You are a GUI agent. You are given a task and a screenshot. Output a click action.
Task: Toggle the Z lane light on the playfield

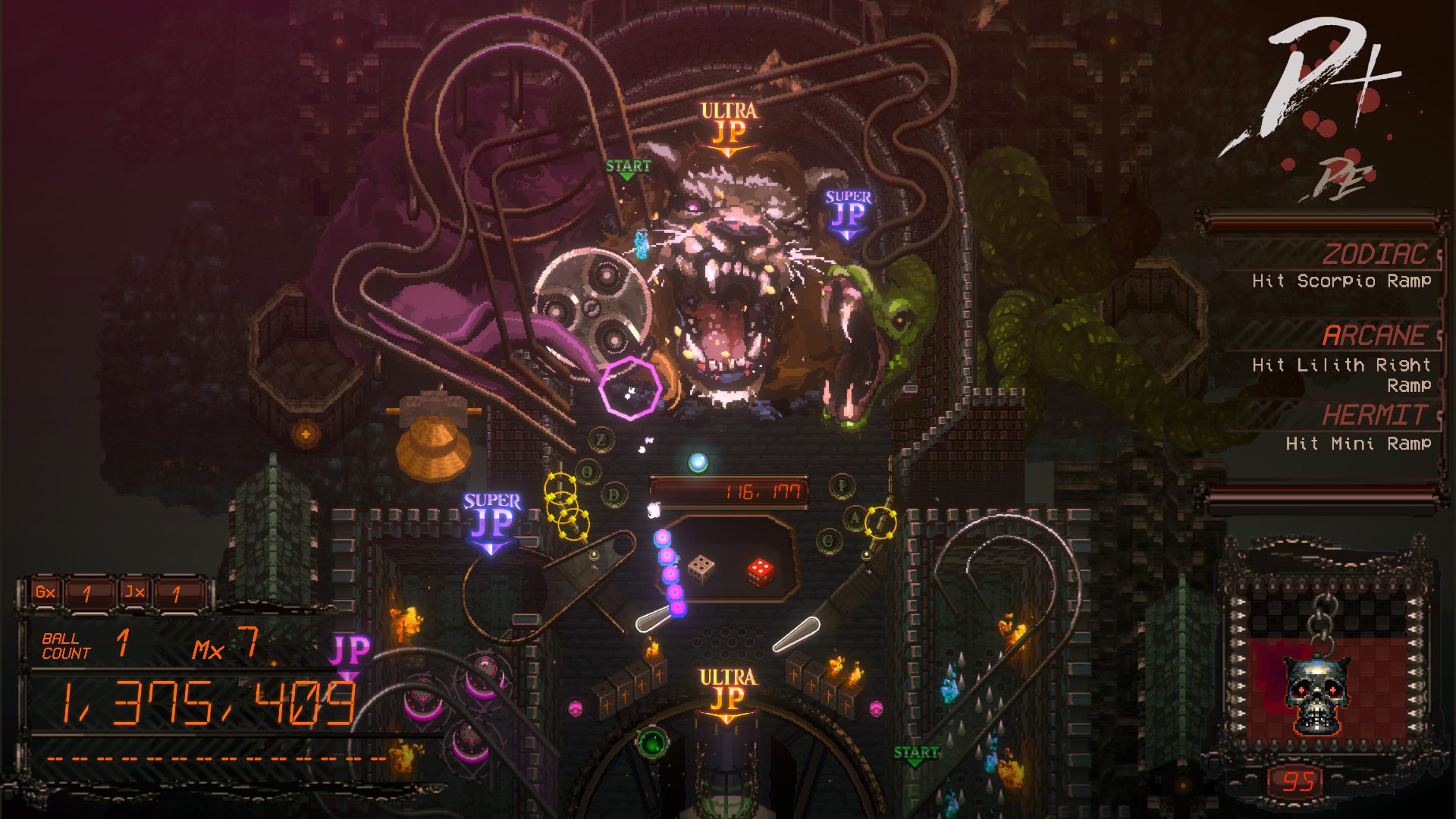pos(599,438)
